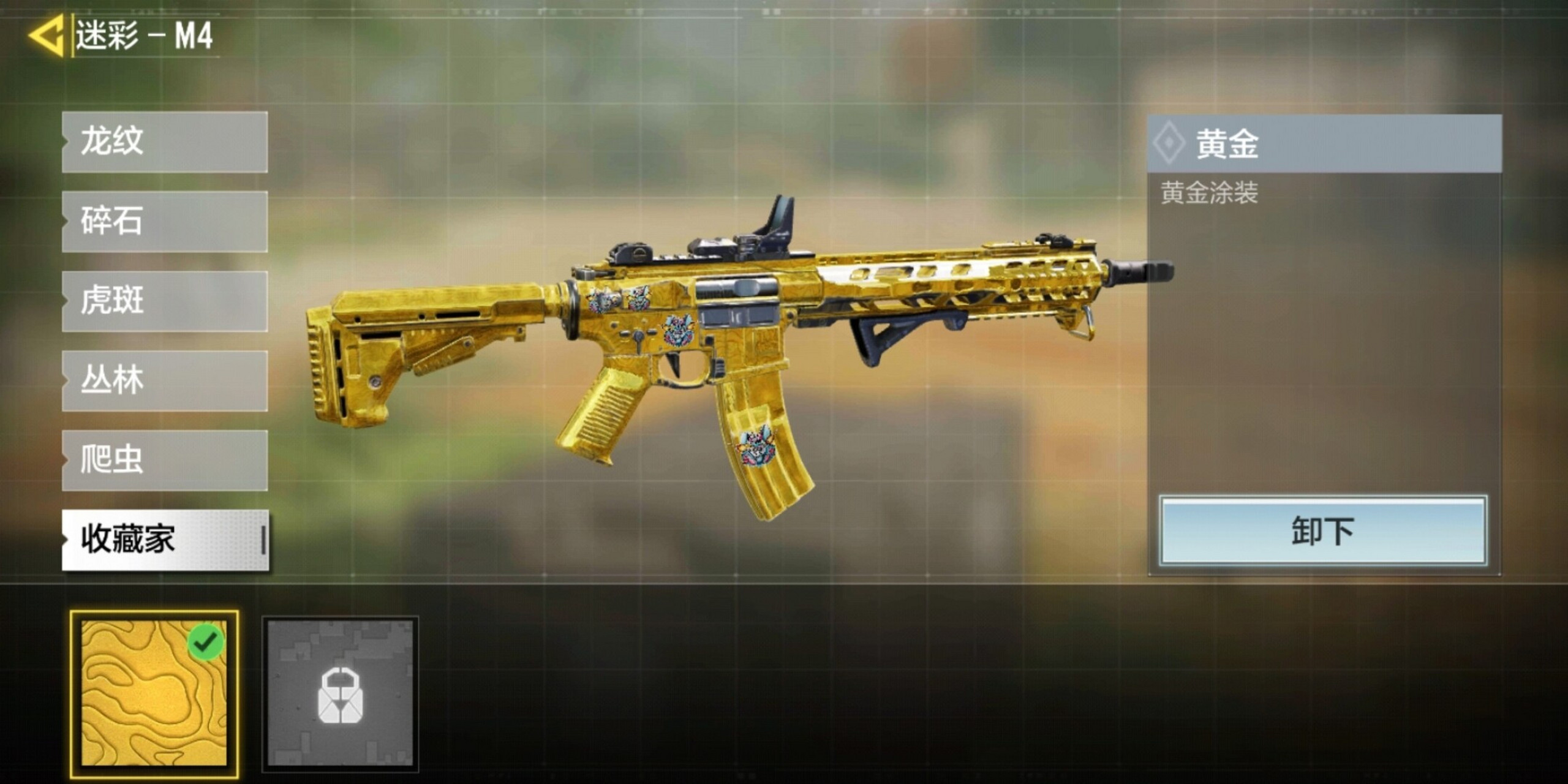
Task: Select the equipped gold camo thumbnail
Action: click(x=154, y=693)
